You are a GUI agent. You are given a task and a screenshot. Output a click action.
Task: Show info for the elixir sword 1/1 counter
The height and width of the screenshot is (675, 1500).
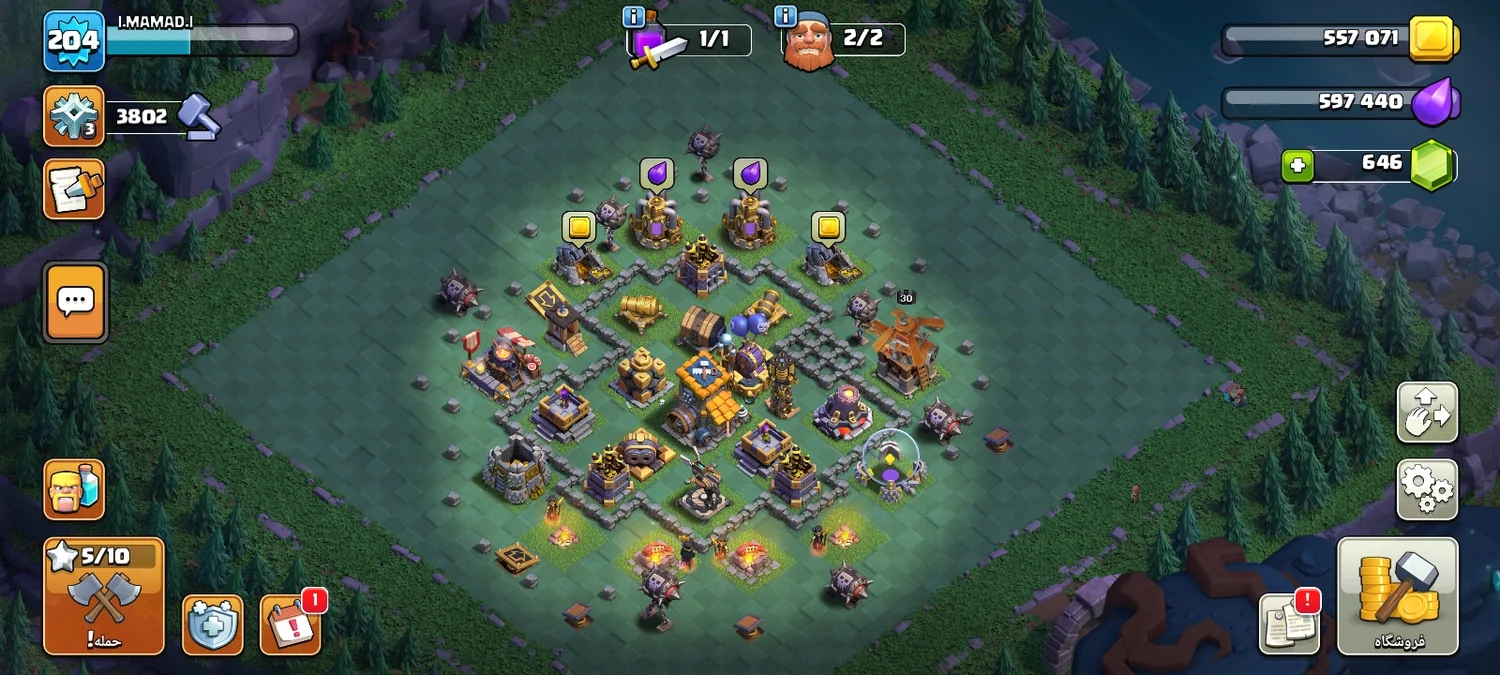pos(633,17)
